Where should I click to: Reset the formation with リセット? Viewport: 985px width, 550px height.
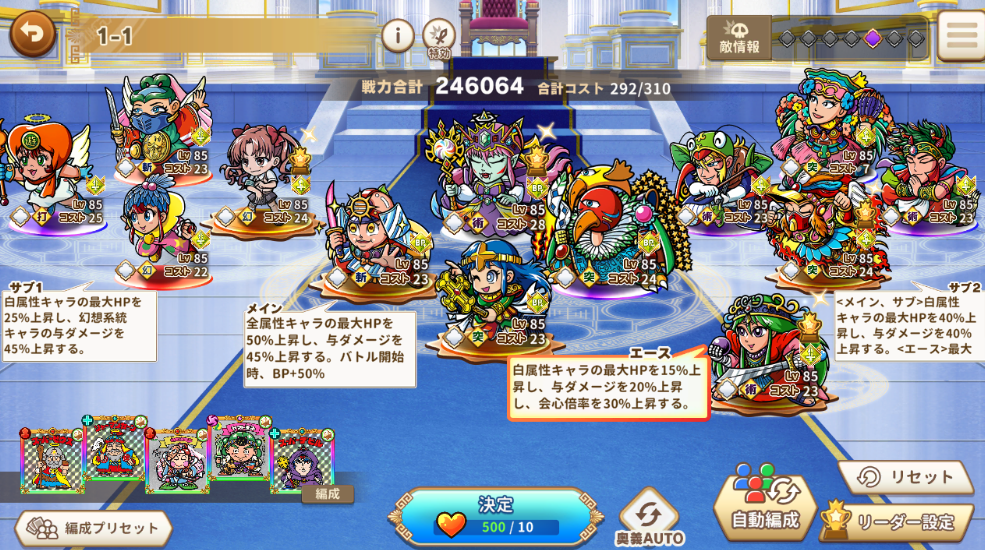905,477
